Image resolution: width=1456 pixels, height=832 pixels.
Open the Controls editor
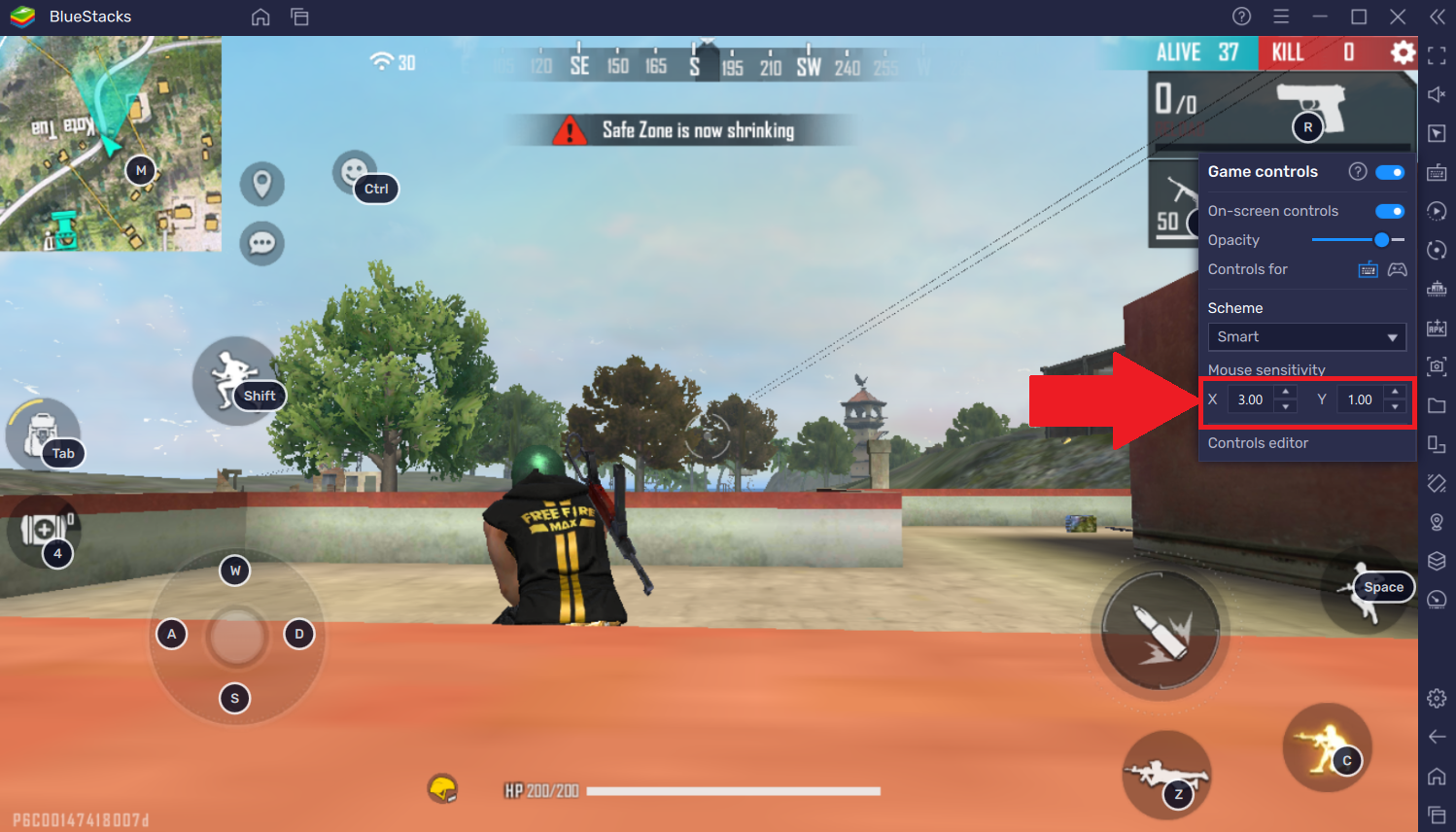point(1258,442)
